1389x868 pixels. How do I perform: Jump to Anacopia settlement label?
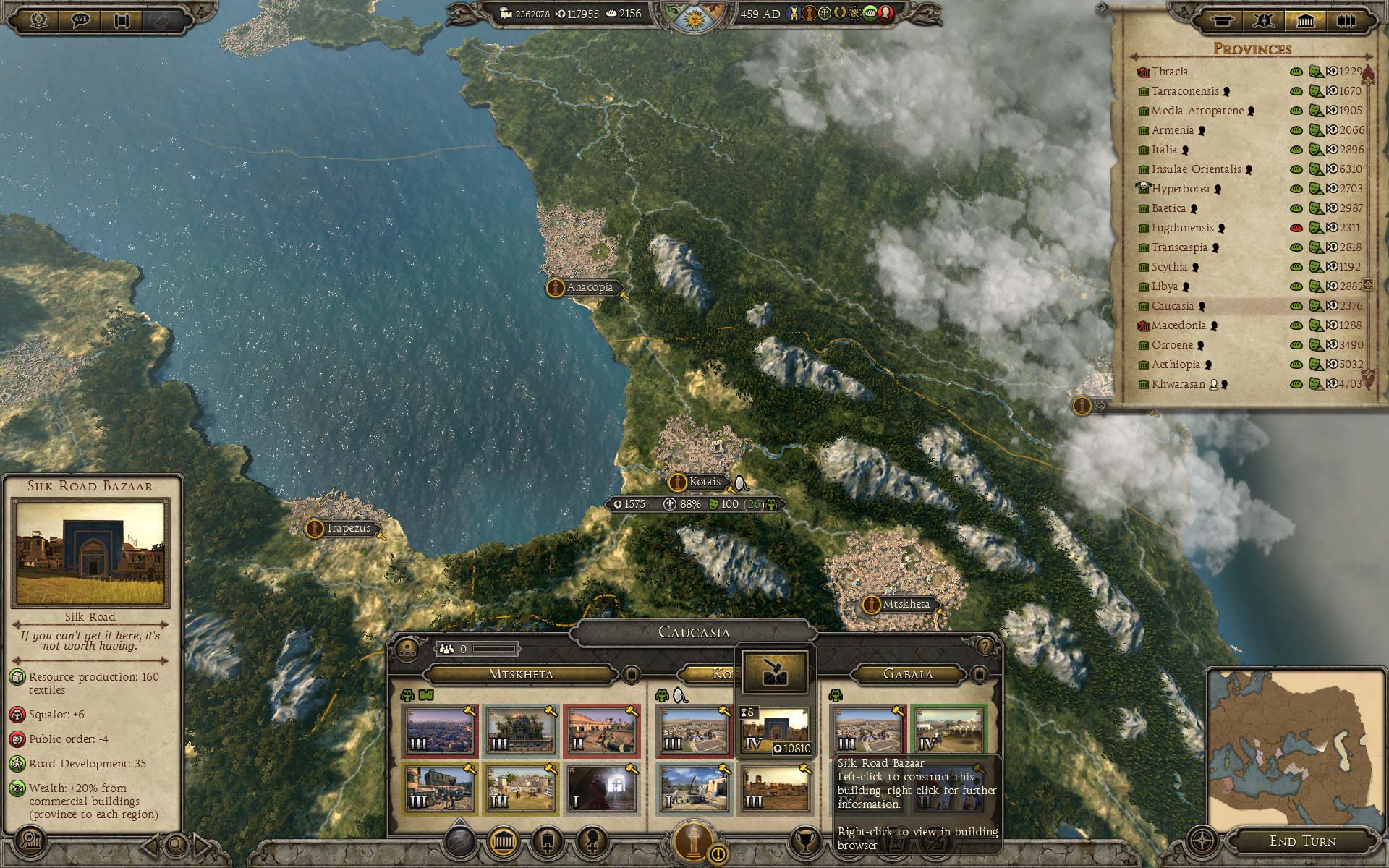click(x=589, y=287)
